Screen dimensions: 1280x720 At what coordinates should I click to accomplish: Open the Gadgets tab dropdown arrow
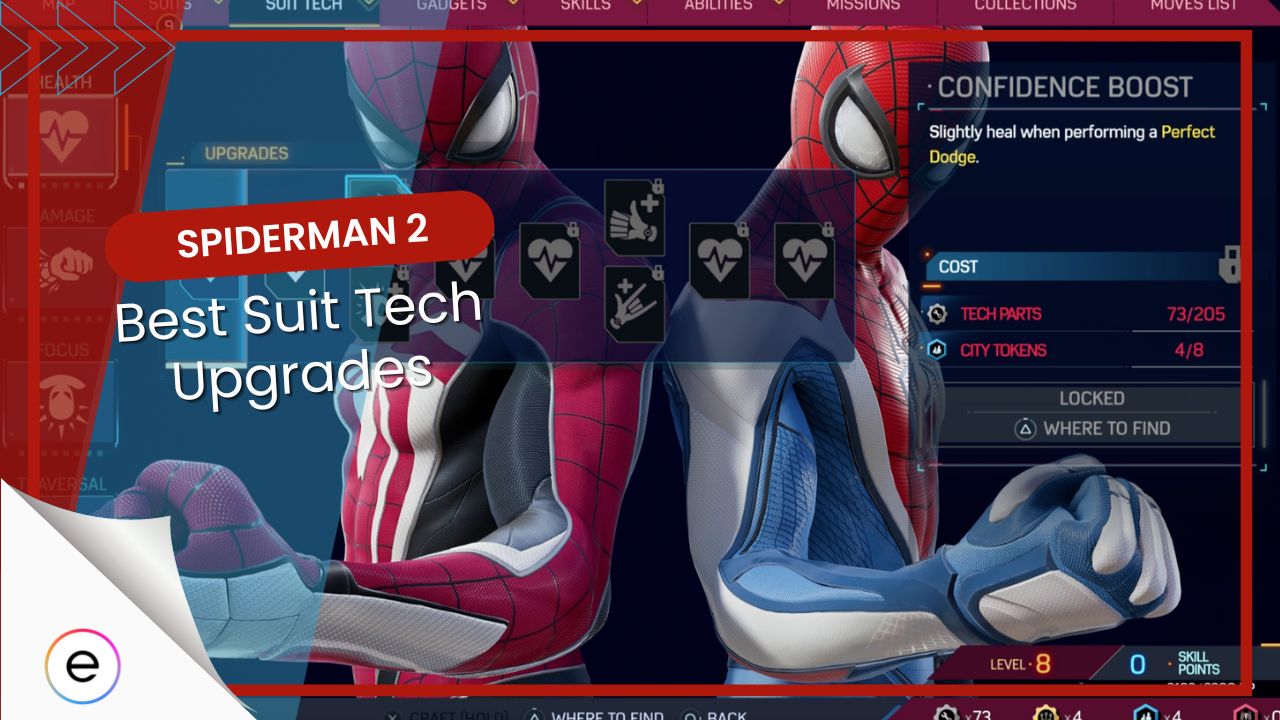click(x=511, y=4)
